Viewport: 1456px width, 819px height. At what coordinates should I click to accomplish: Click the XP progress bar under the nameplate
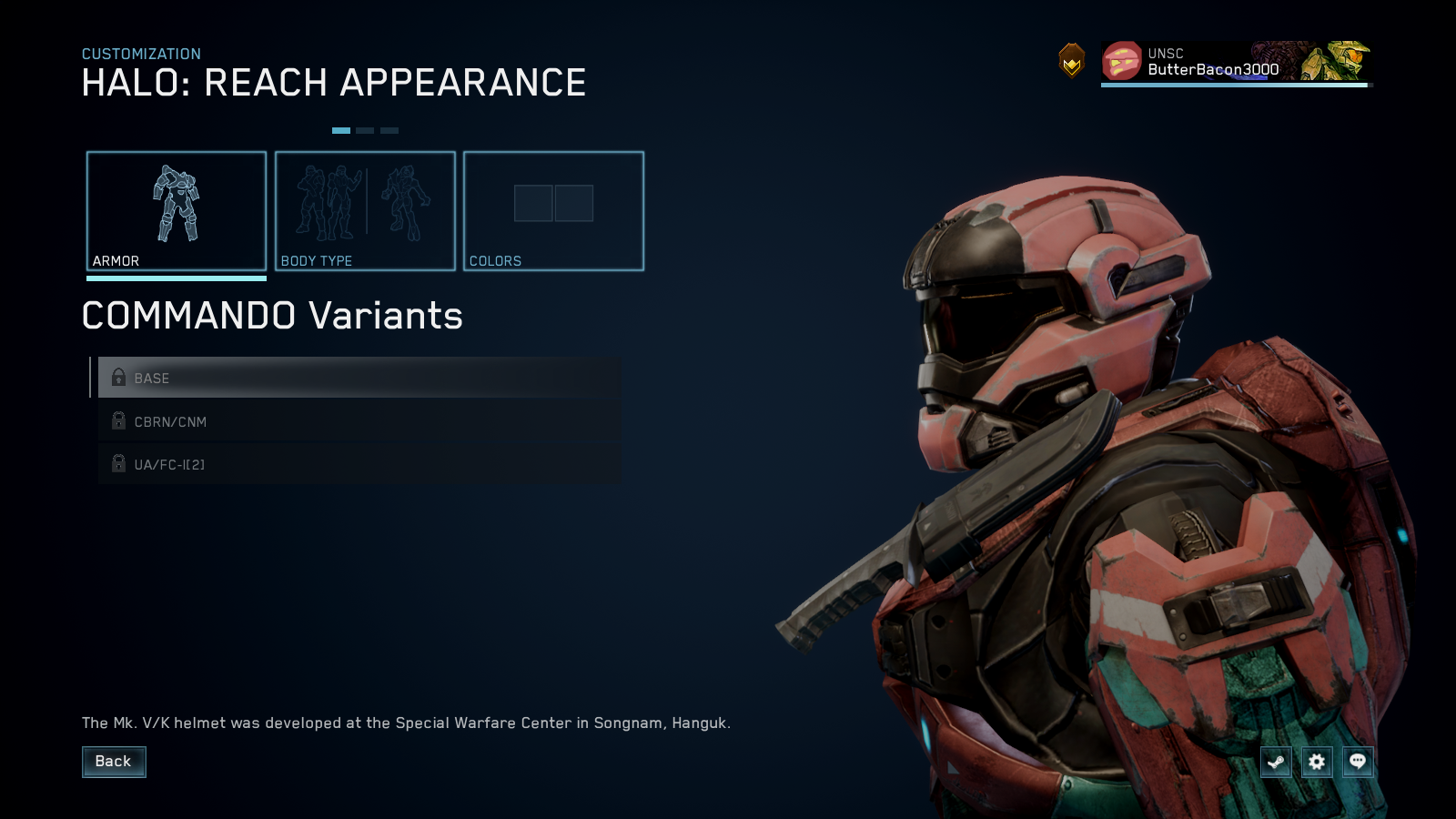coord(1234,85)
